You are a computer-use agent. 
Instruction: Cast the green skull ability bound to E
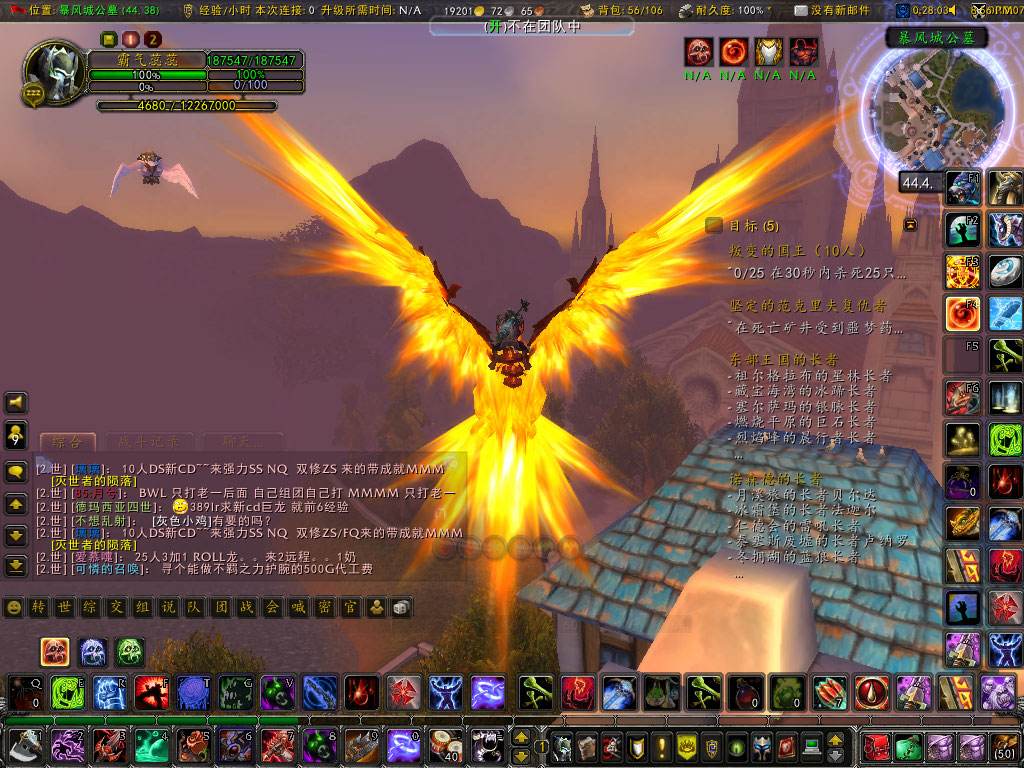[x=67, y=692]
